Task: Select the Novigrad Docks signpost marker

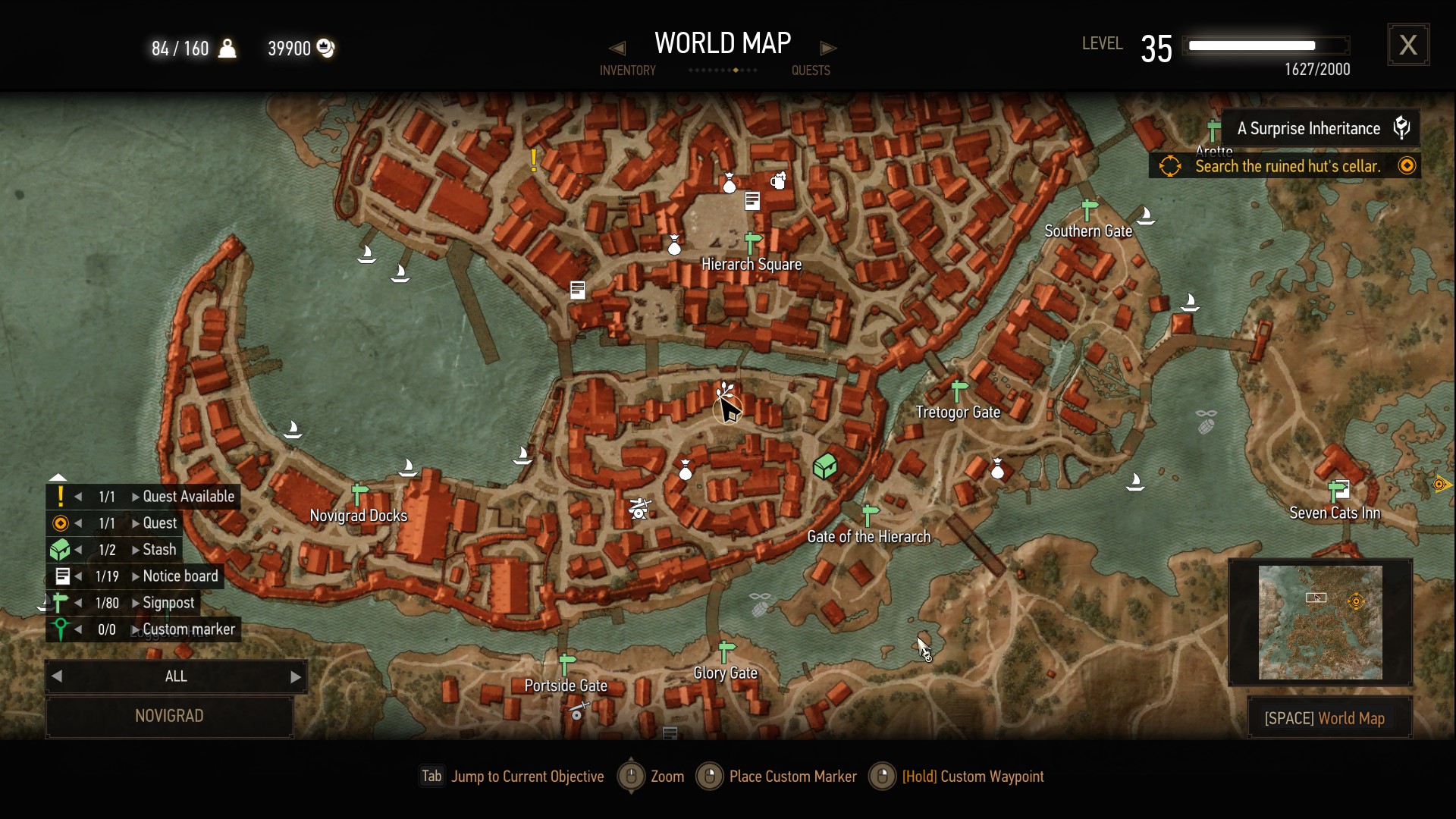Action: [359, 495]
